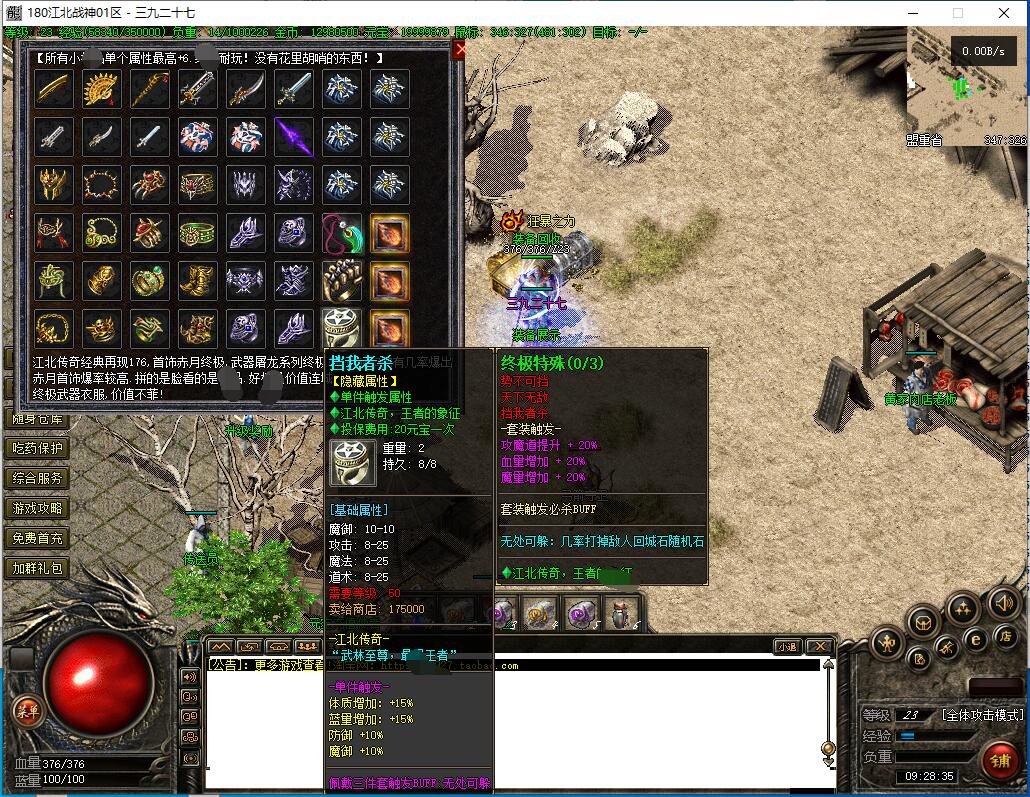Viewport: 1030px width, 797px height.
Task: Select the green jade pendant necklace
Action: [340, 233]
